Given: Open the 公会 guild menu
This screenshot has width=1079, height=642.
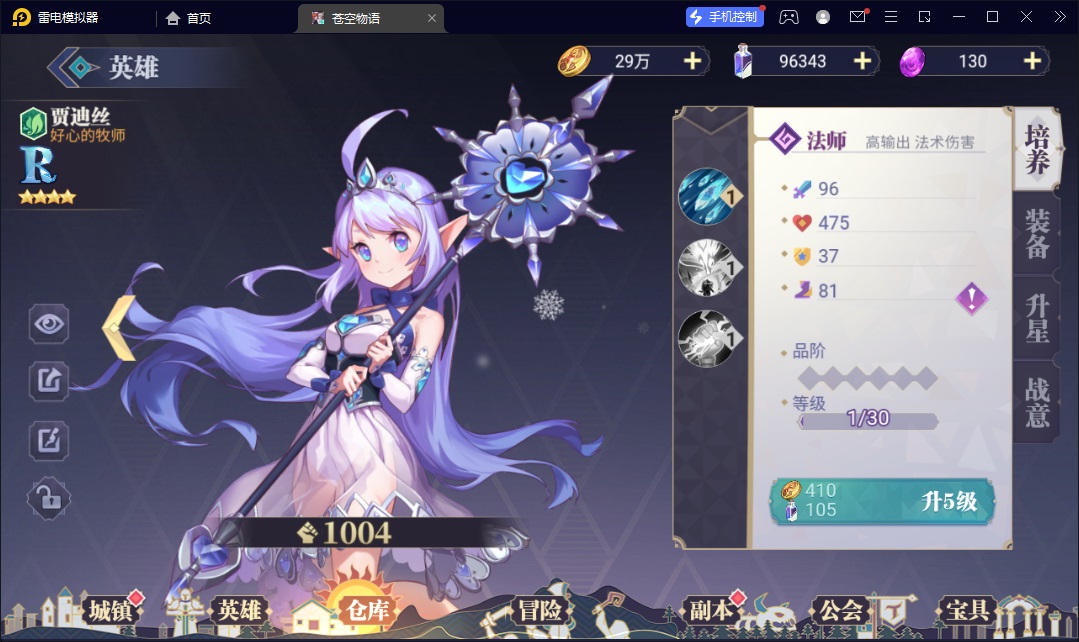Looking at the screenshot, I should coord(840,610).
